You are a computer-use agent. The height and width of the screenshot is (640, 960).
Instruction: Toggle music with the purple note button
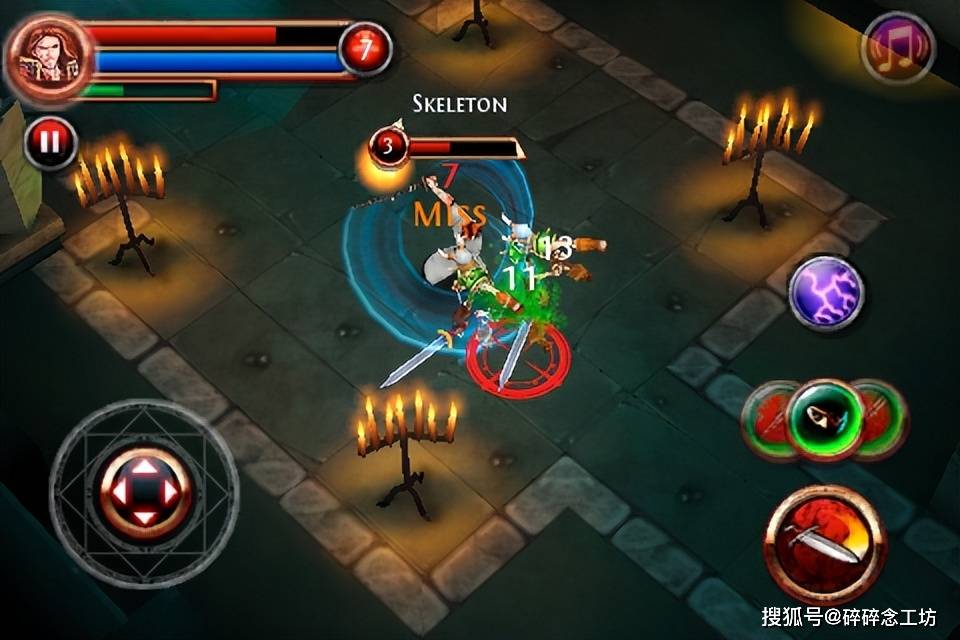[x=897, y=50]
